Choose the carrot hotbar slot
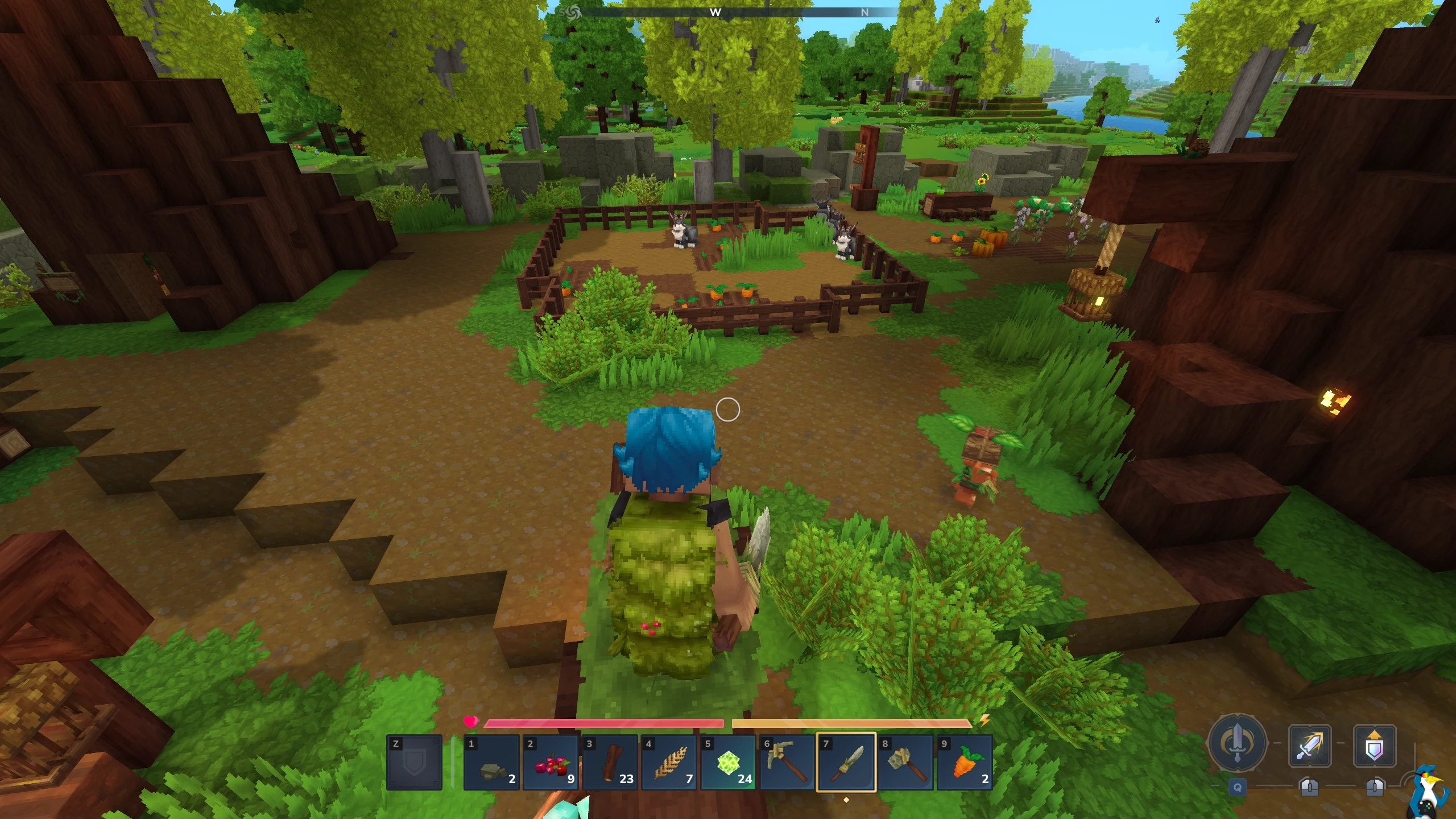 click(x=965, y=762)
